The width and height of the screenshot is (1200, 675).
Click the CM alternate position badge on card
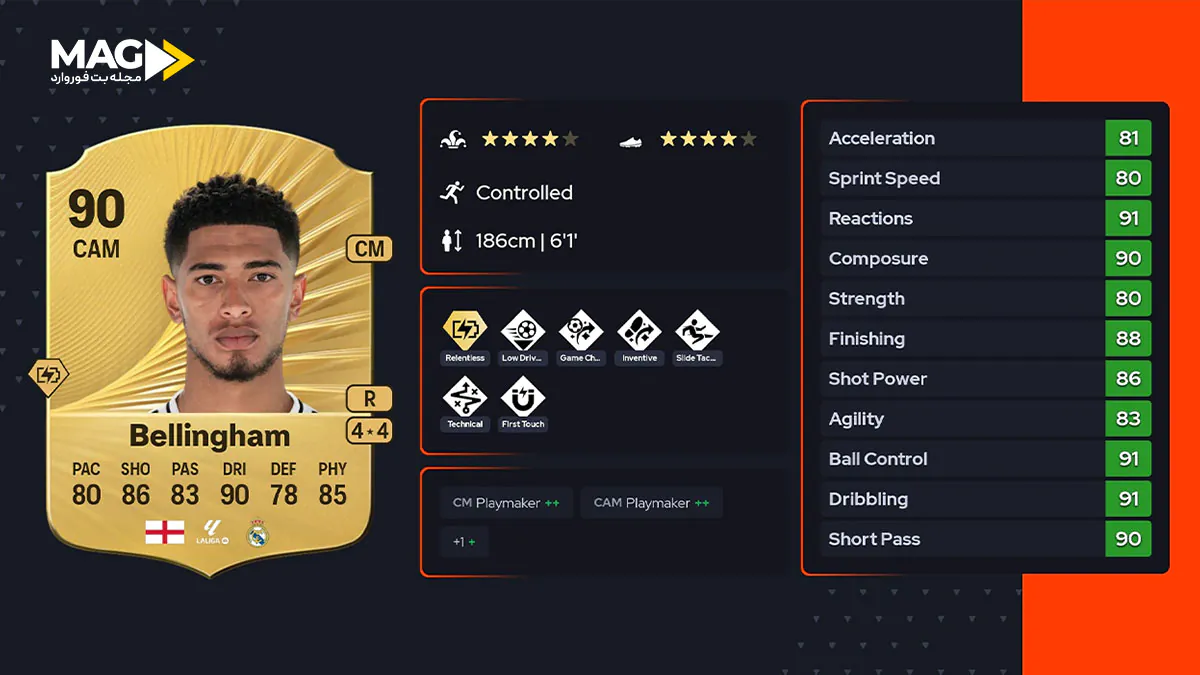point(369,249)
